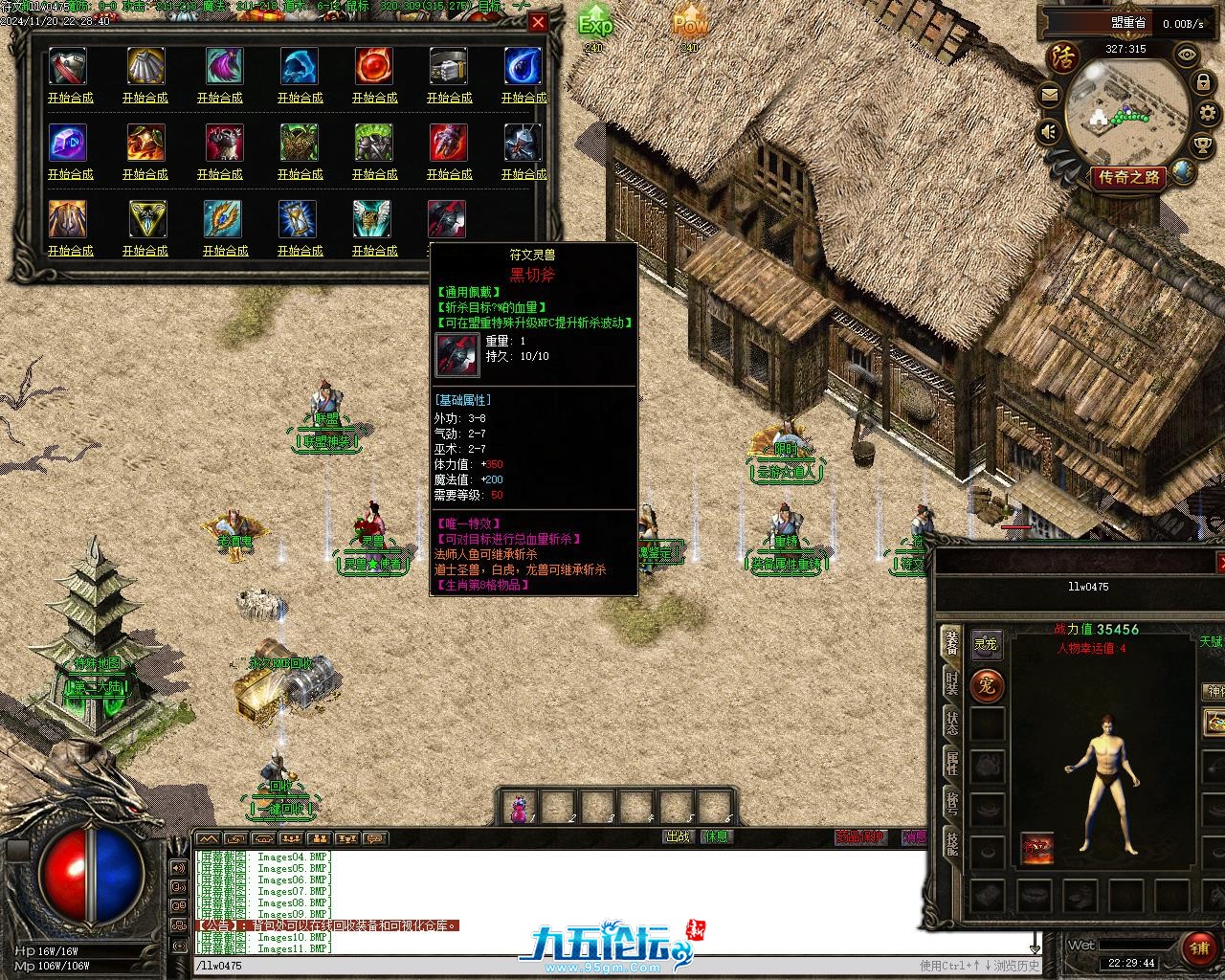Image resolution: width=1225 pixels, height=980 pixels.
Task: Open the world globe icon
Action: click(x=1183, y=171)
